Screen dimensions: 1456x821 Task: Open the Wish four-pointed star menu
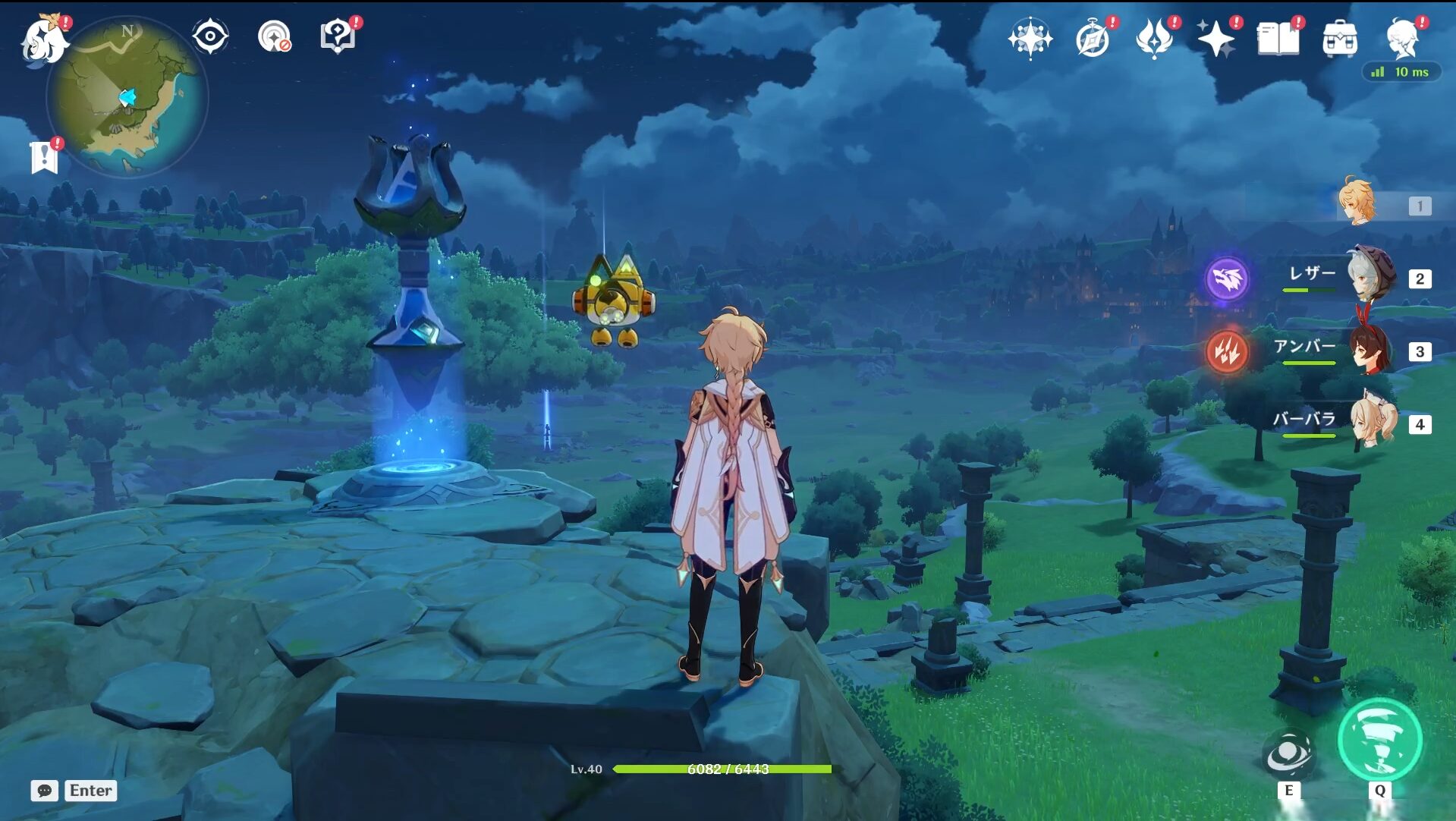click(x=1030, y=38)
